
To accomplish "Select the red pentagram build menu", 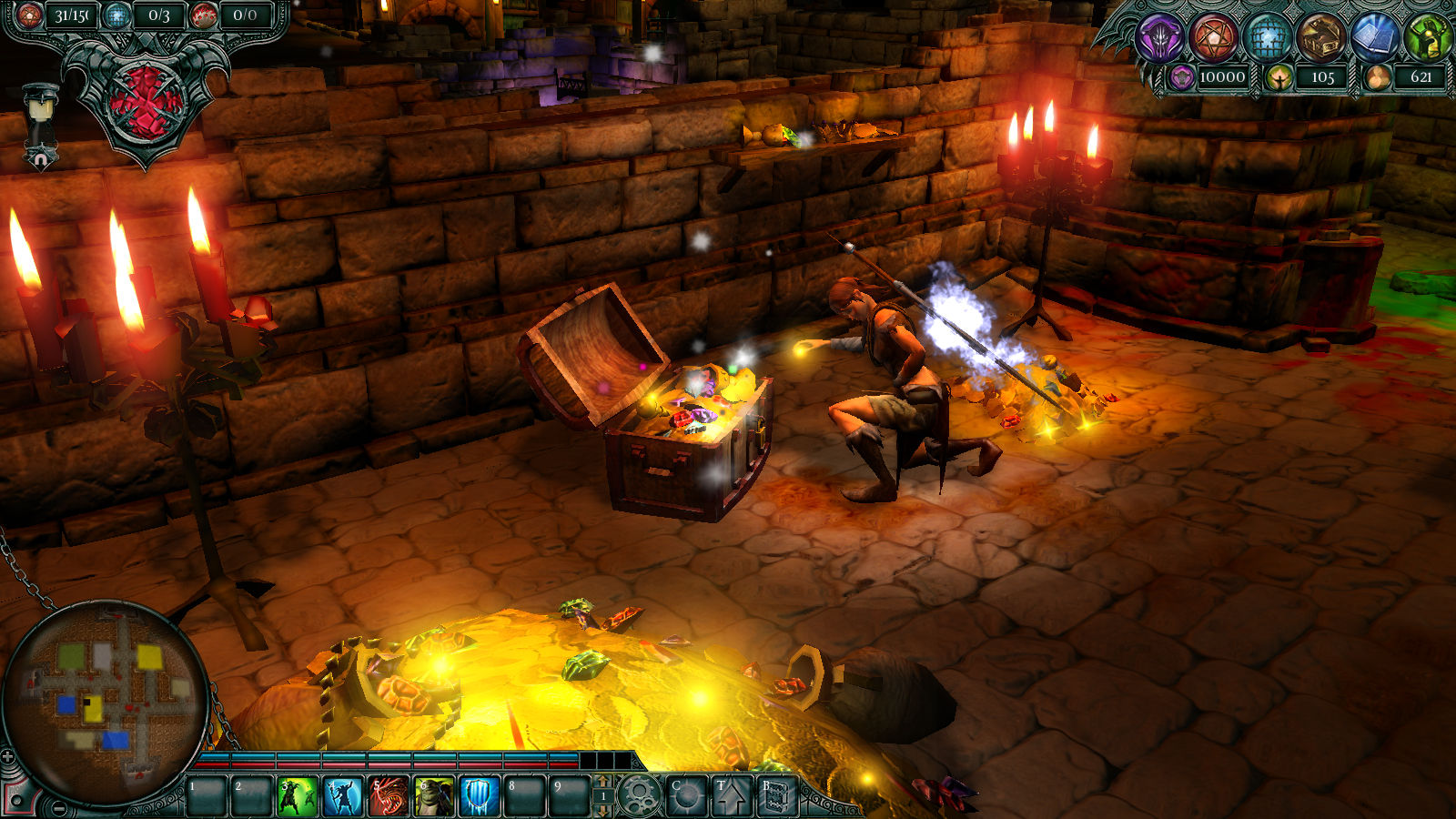I will point(1215,37).
